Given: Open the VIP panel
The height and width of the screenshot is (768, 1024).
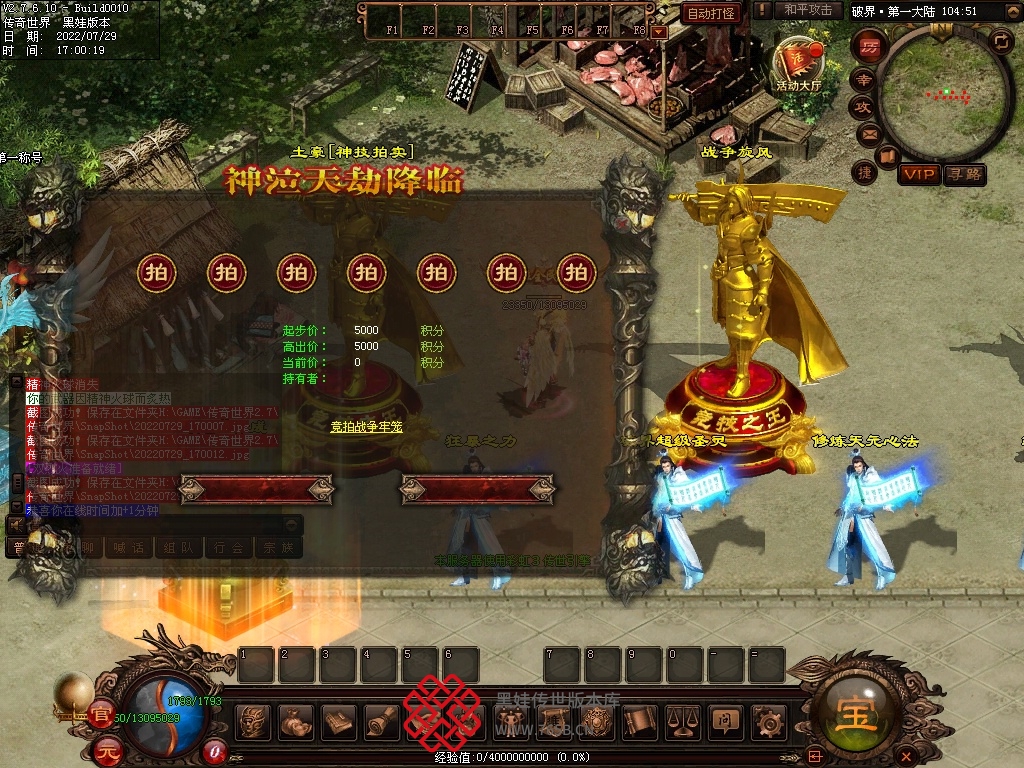Looking at the screenshot, I should (x=918, y=174).
